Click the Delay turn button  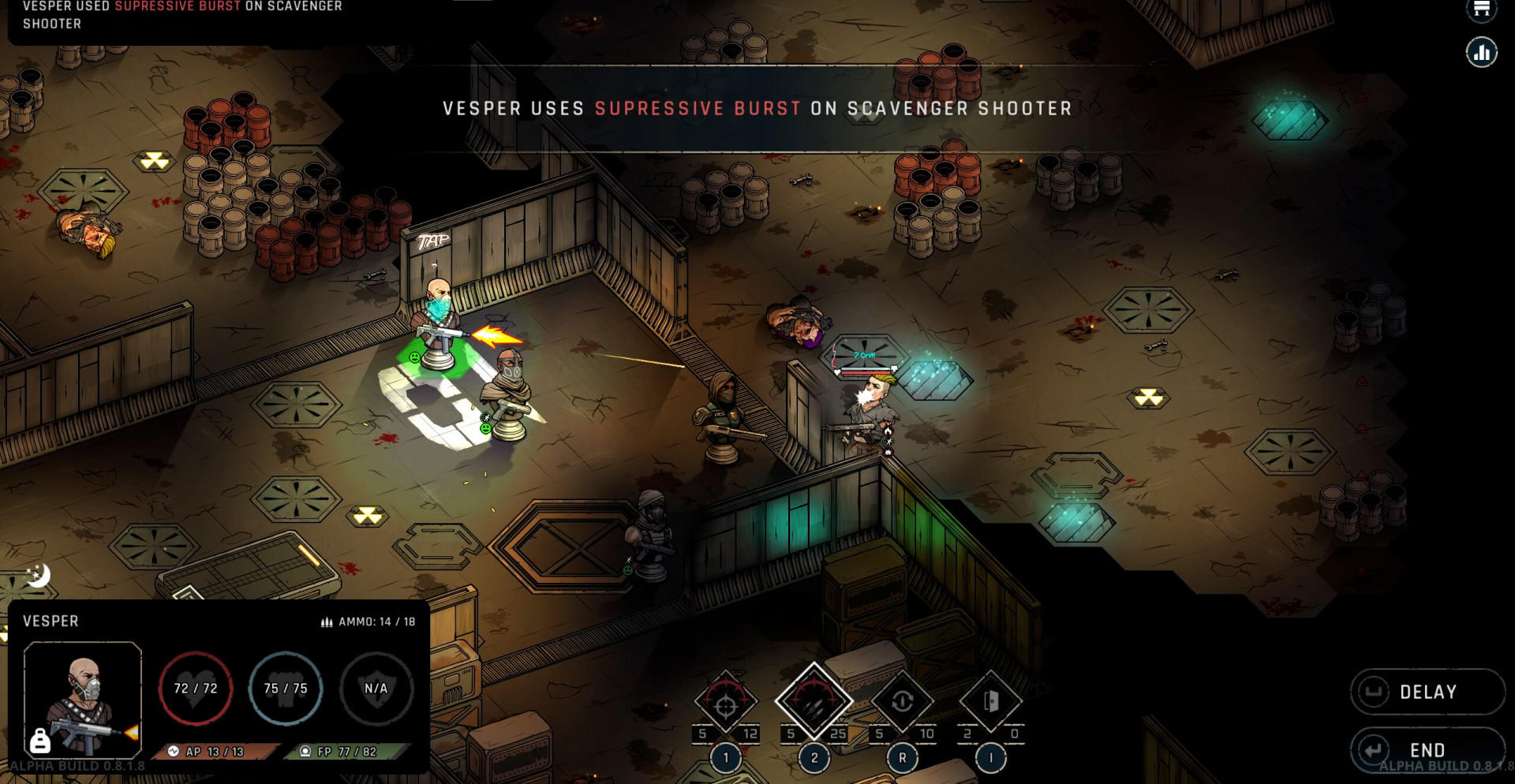point(1427,692)
